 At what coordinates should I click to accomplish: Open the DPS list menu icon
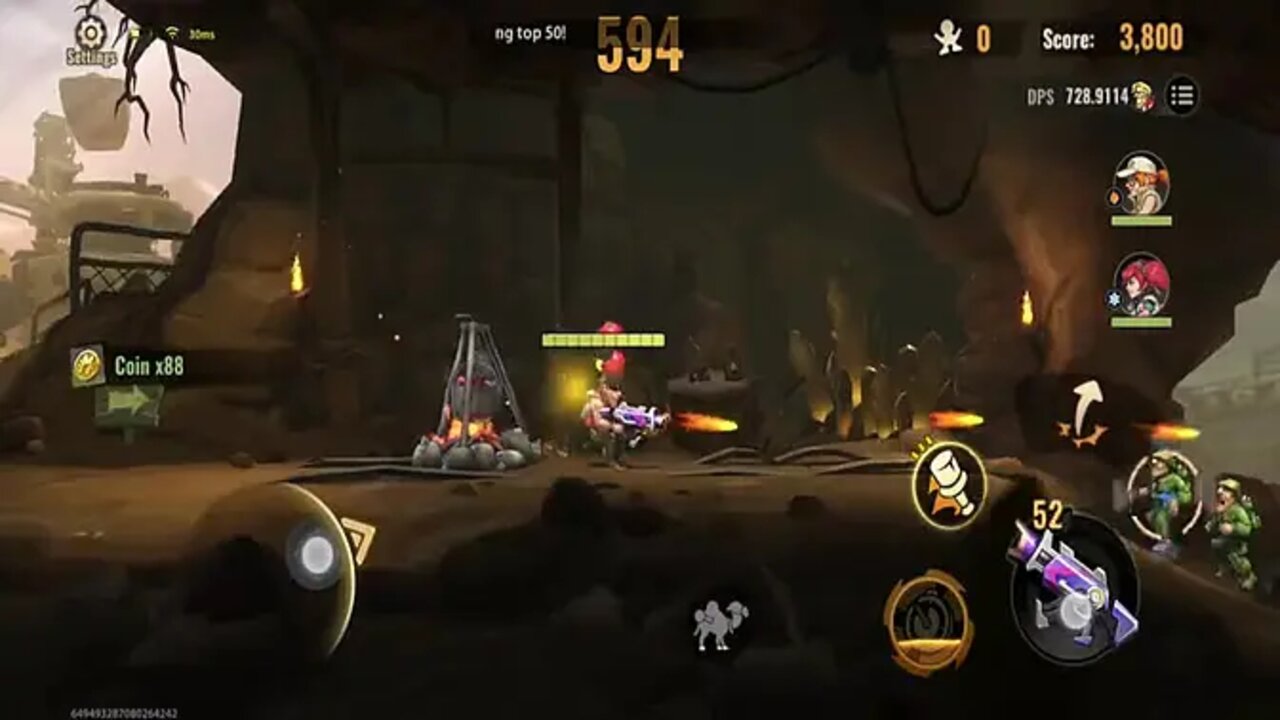(x=1182, y=96)
